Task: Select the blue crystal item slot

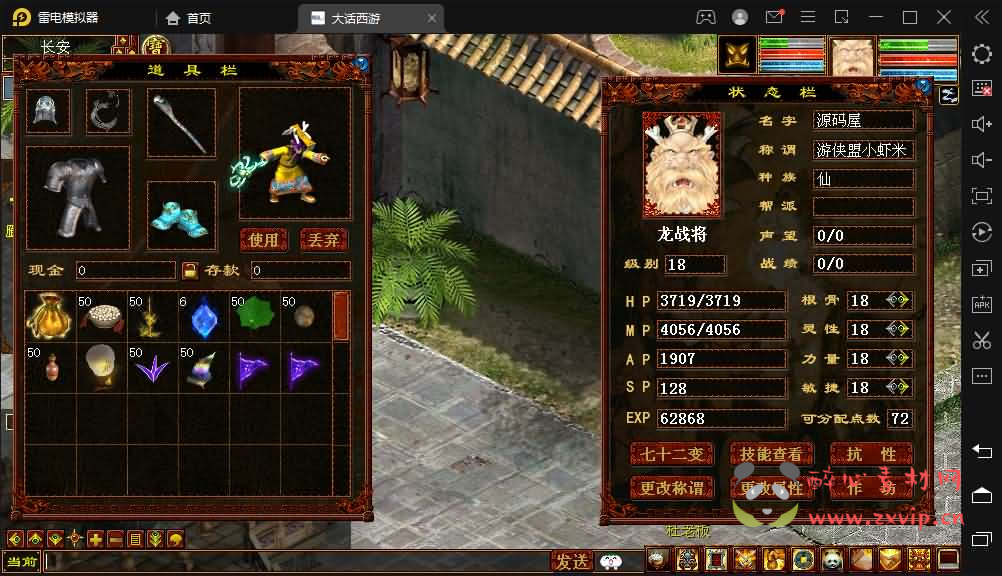Action: click(x=203, y=316)
